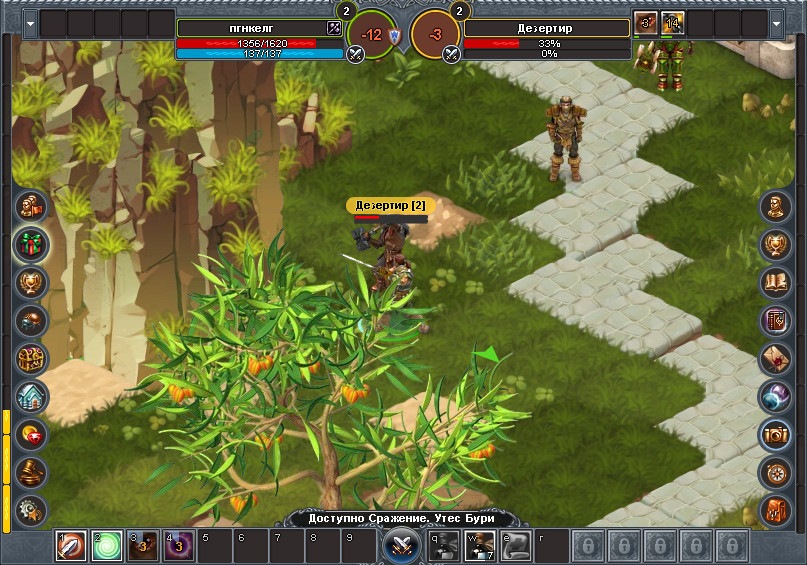The width and height of the screenshot is (807, 565).
Task: Click the пгнкелг player name panel
Action: click(x=251, y=28)
